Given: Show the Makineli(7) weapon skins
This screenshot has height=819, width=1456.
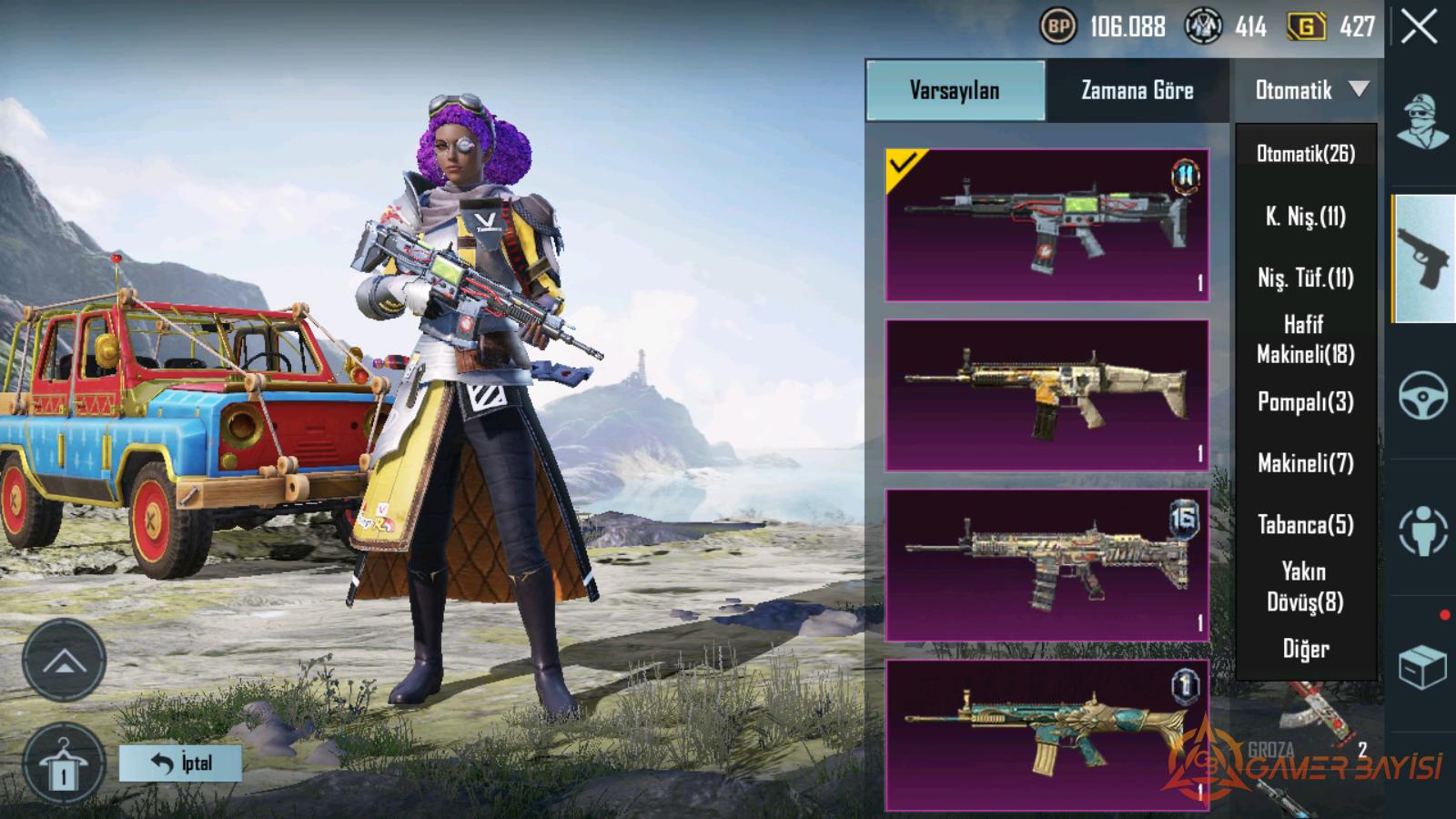Looking at the screenshot, I should click(1306, 463).
